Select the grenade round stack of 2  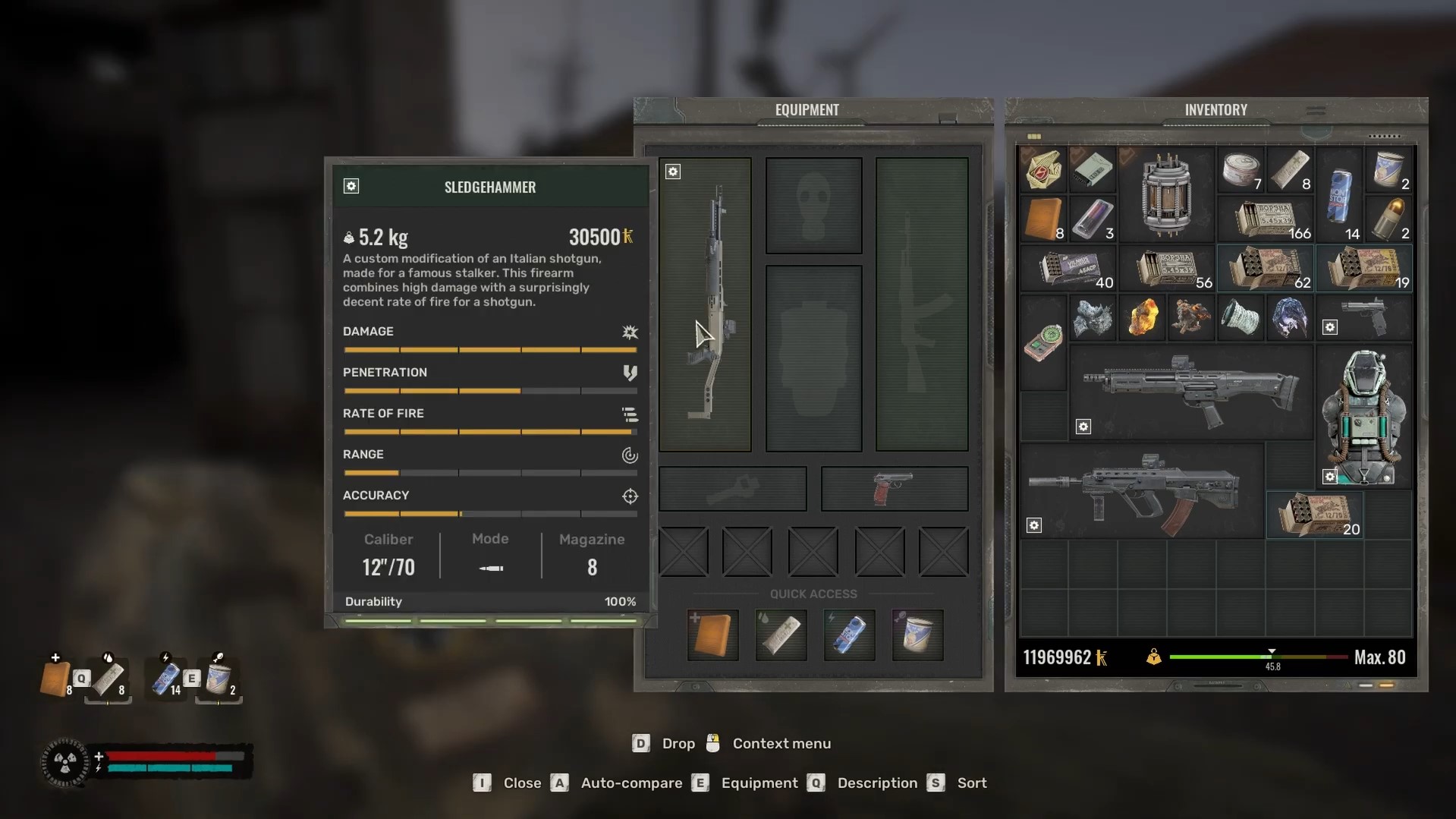tap(1388, 219)
